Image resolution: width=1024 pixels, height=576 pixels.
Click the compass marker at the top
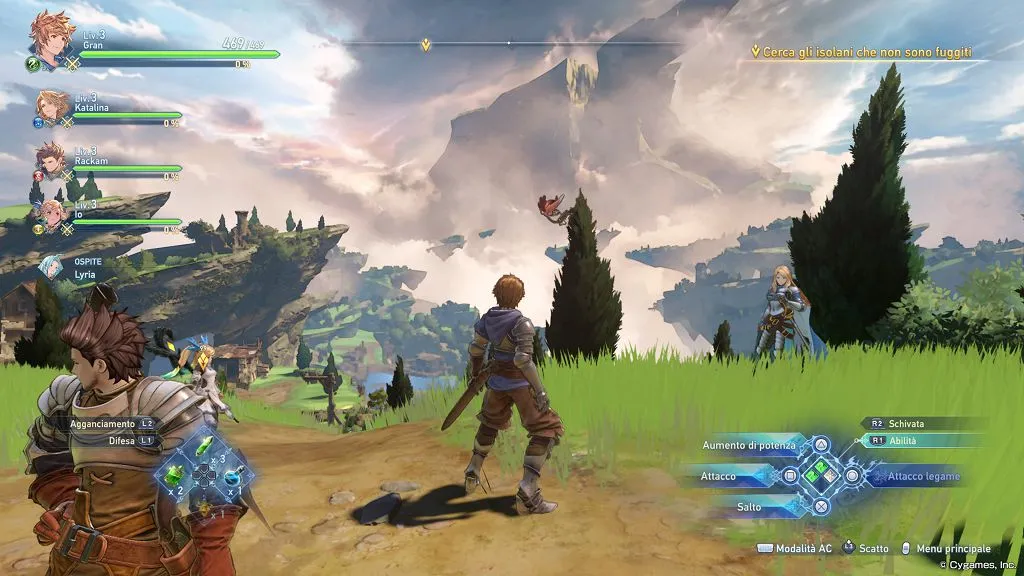pyautogui.click(x=427, y=44)
